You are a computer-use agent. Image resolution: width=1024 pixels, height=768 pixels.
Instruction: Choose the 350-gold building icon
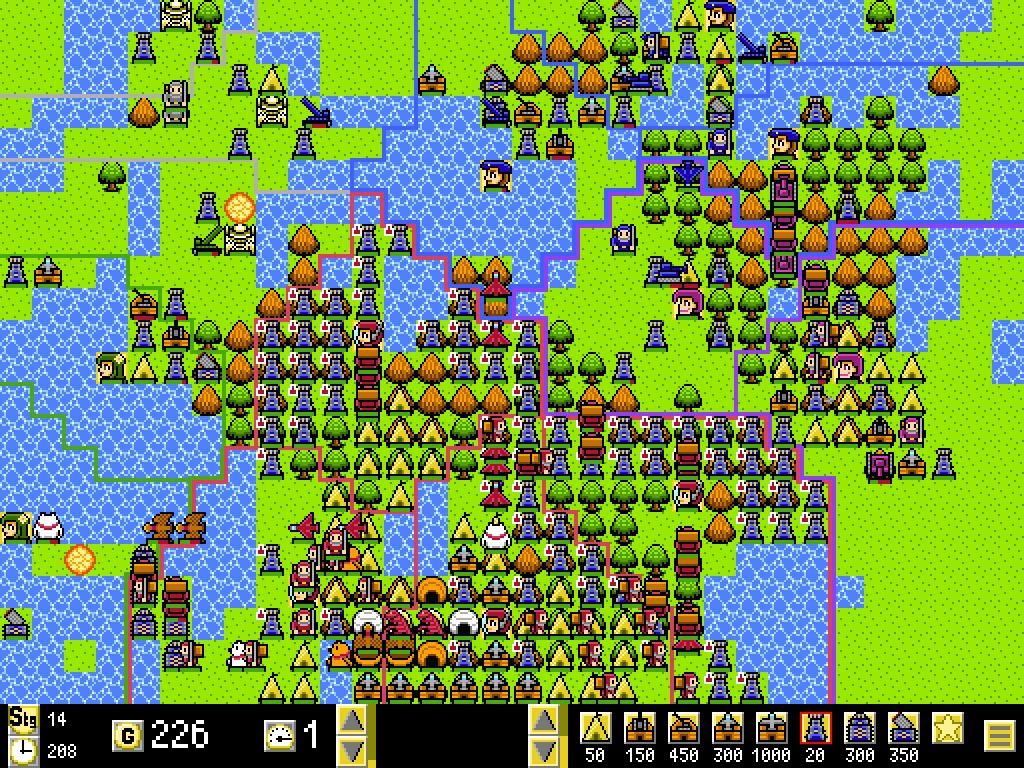[904, 728]
